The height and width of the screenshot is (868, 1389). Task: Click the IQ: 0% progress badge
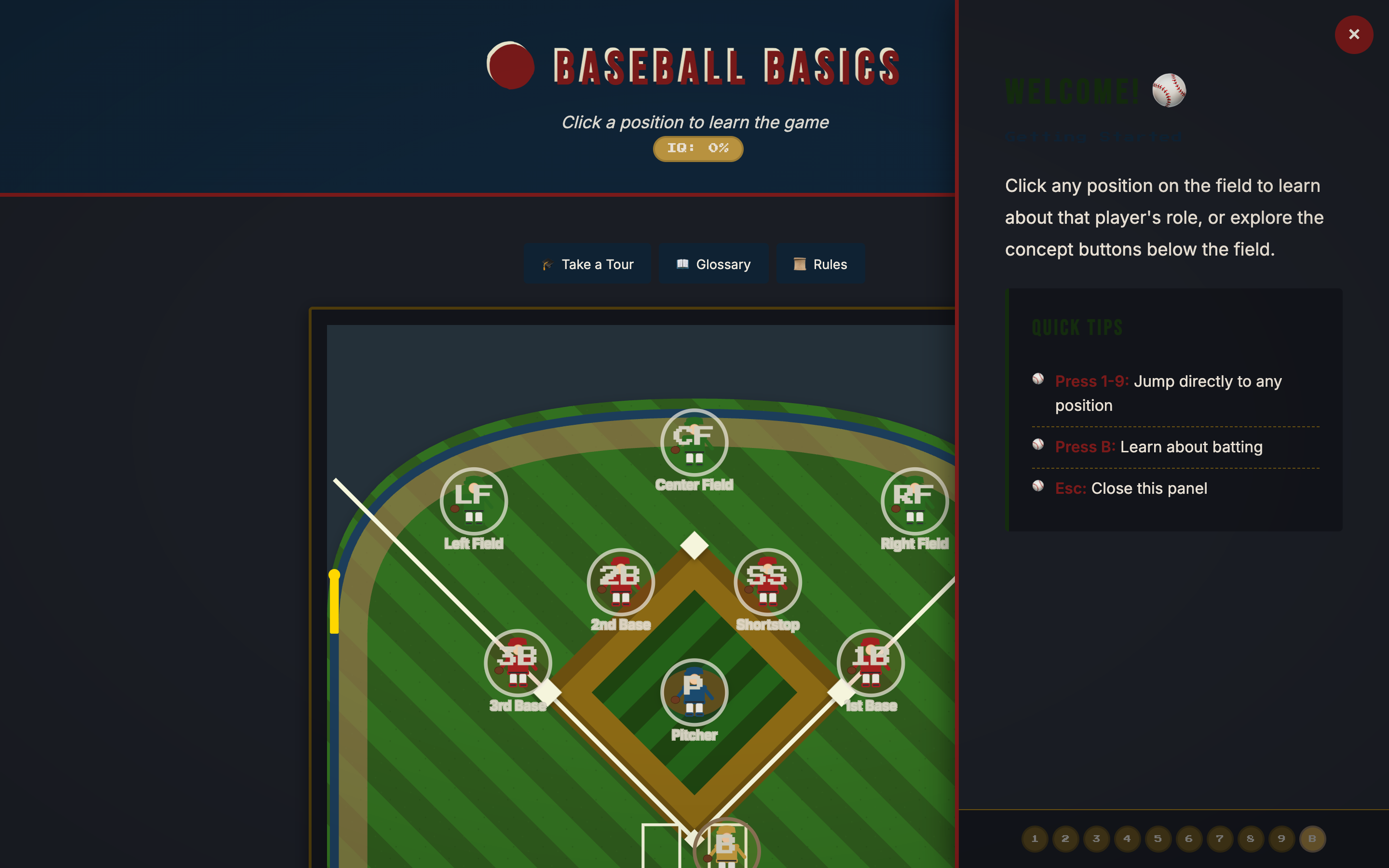coord(697,148)
